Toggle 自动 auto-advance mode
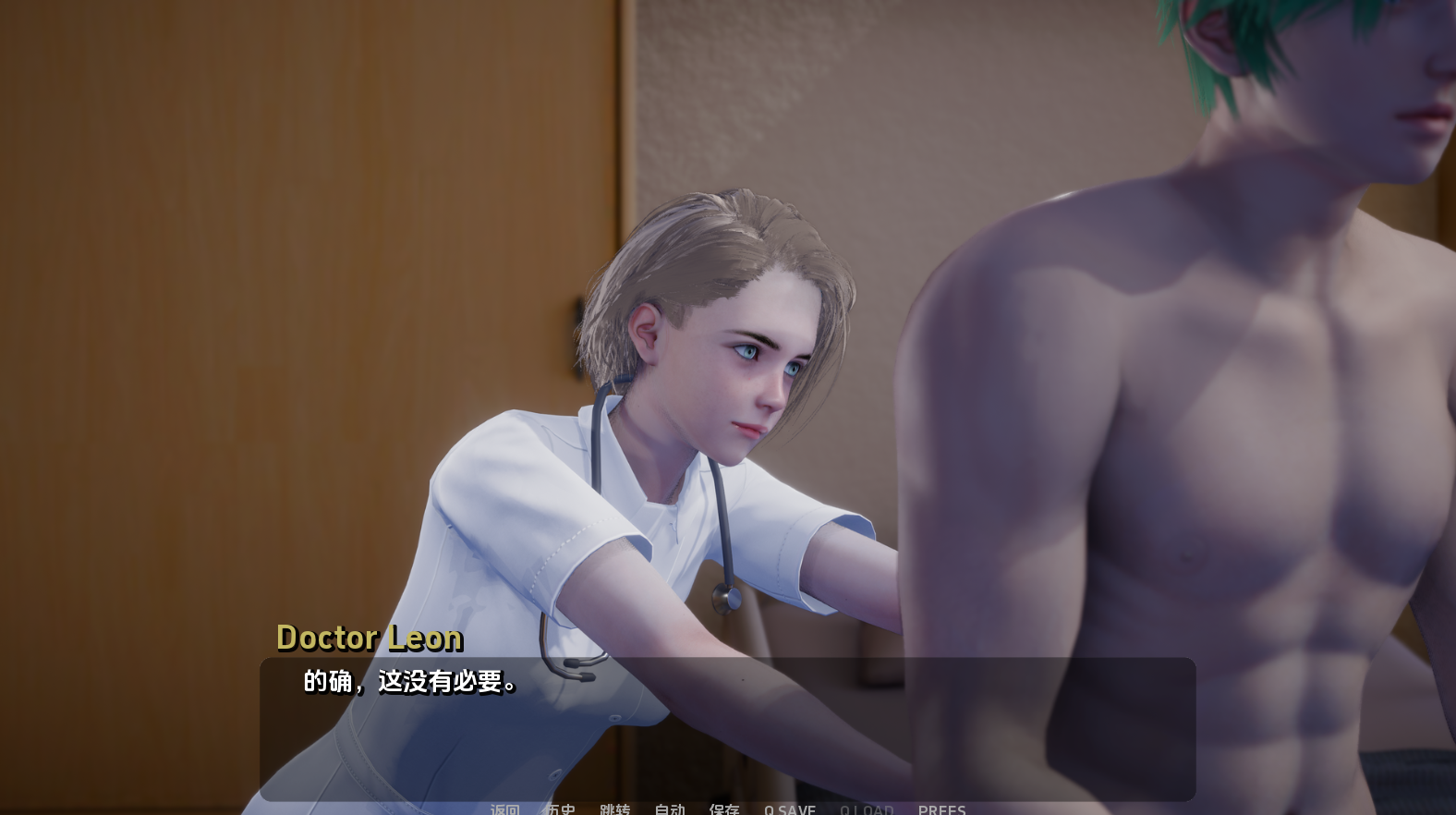Screen dimensions: 1456x815 click(x=670, y=810)
